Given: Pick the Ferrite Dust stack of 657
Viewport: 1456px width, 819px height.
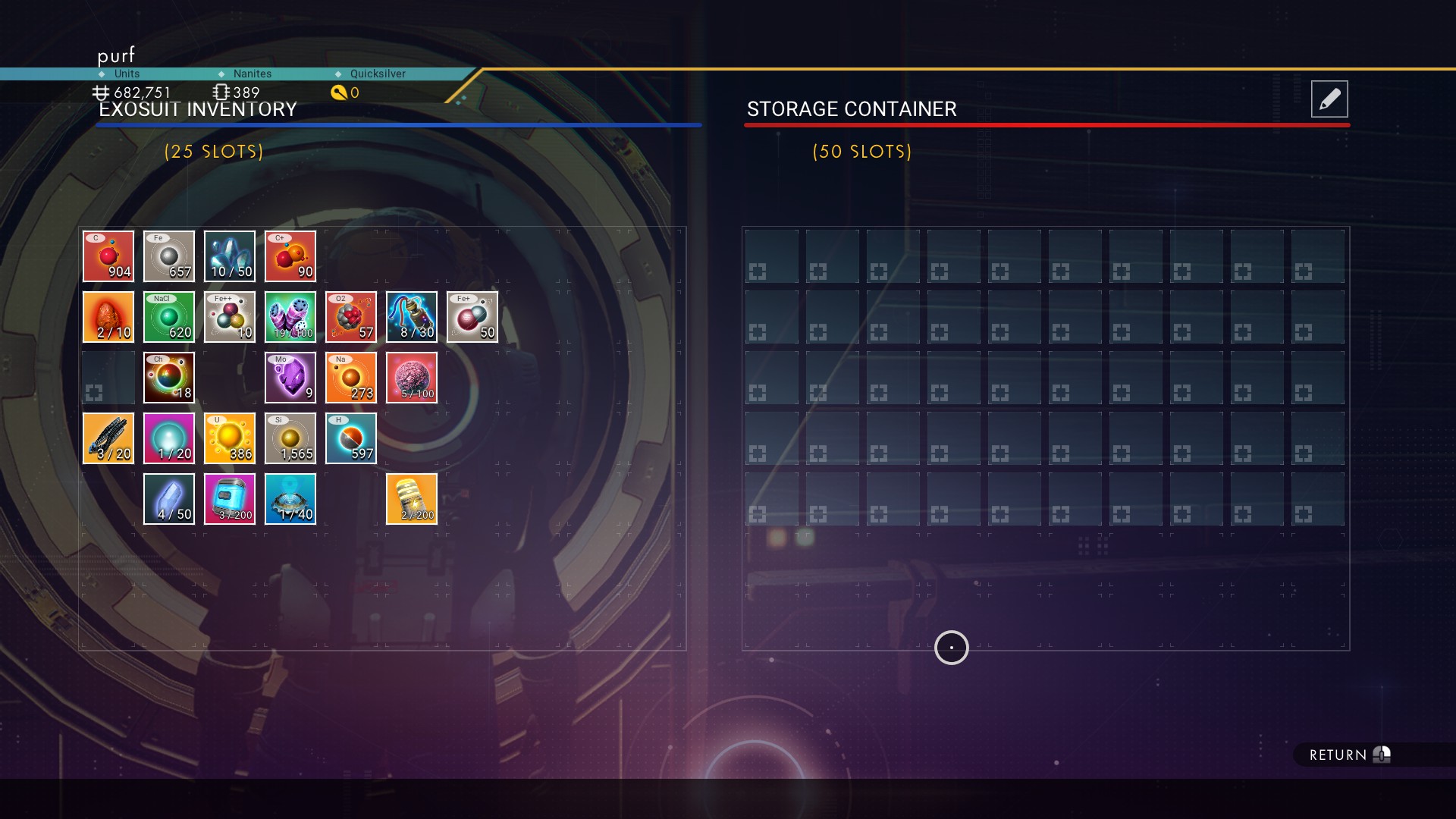Looking at the screenshot, I should coord(169,256).
